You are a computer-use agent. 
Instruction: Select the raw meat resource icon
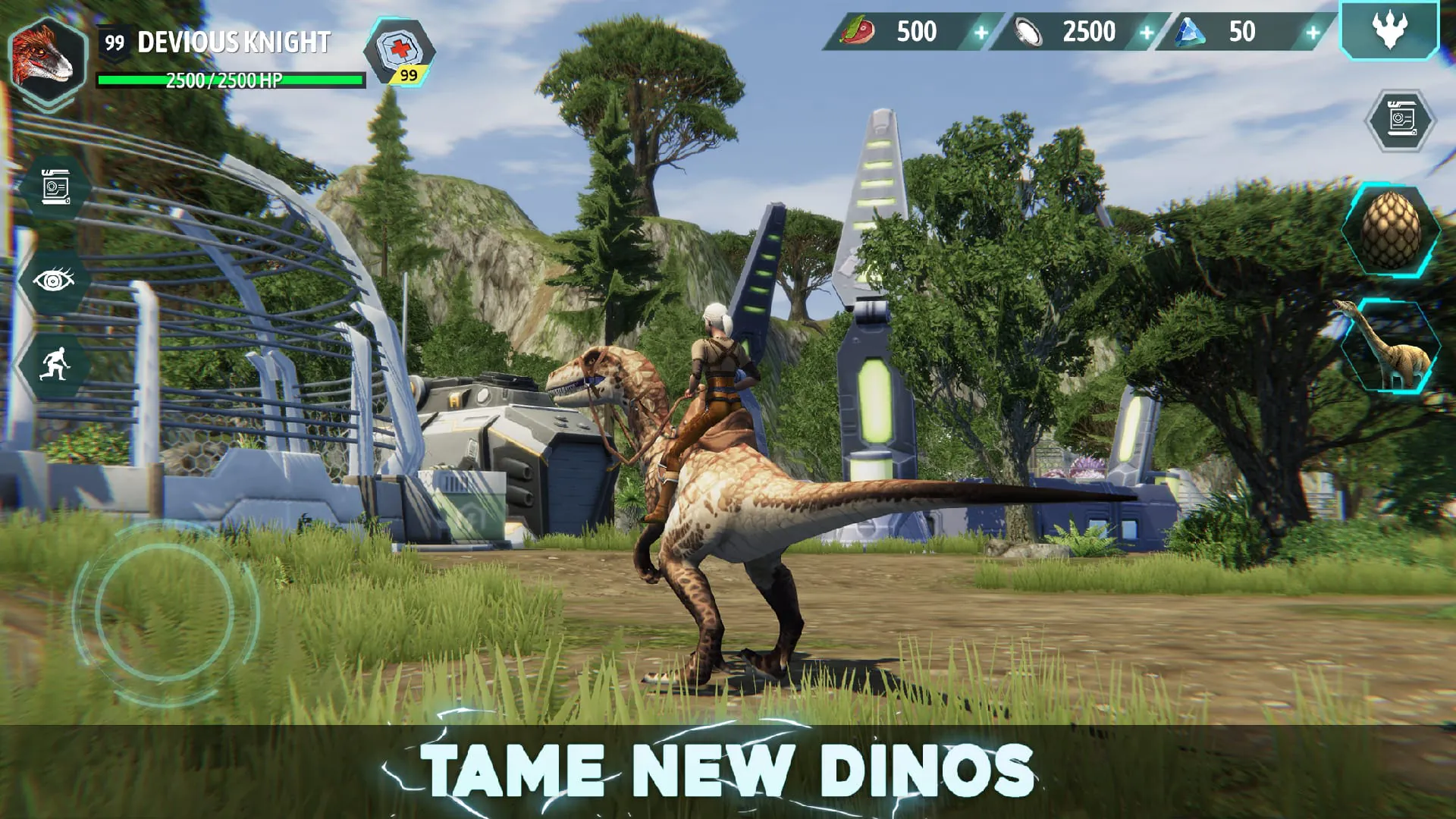coord(857,32)
